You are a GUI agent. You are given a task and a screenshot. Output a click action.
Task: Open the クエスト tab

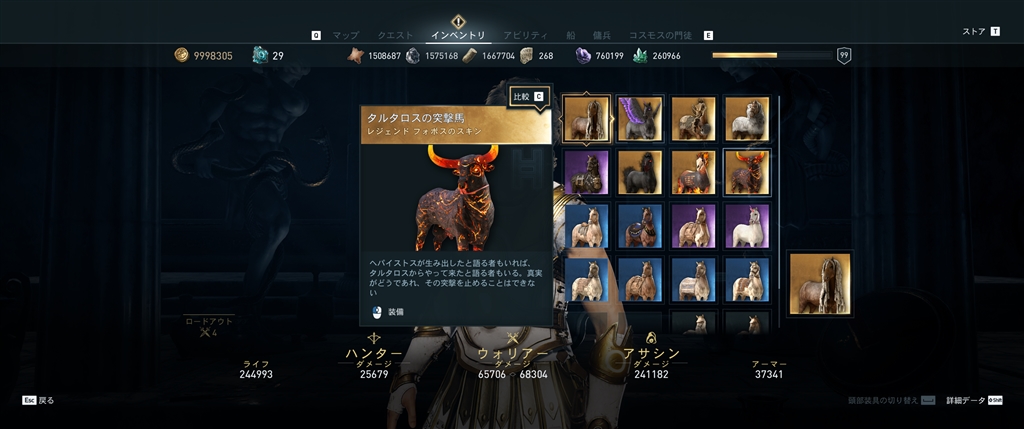click(x=394, y=35)
